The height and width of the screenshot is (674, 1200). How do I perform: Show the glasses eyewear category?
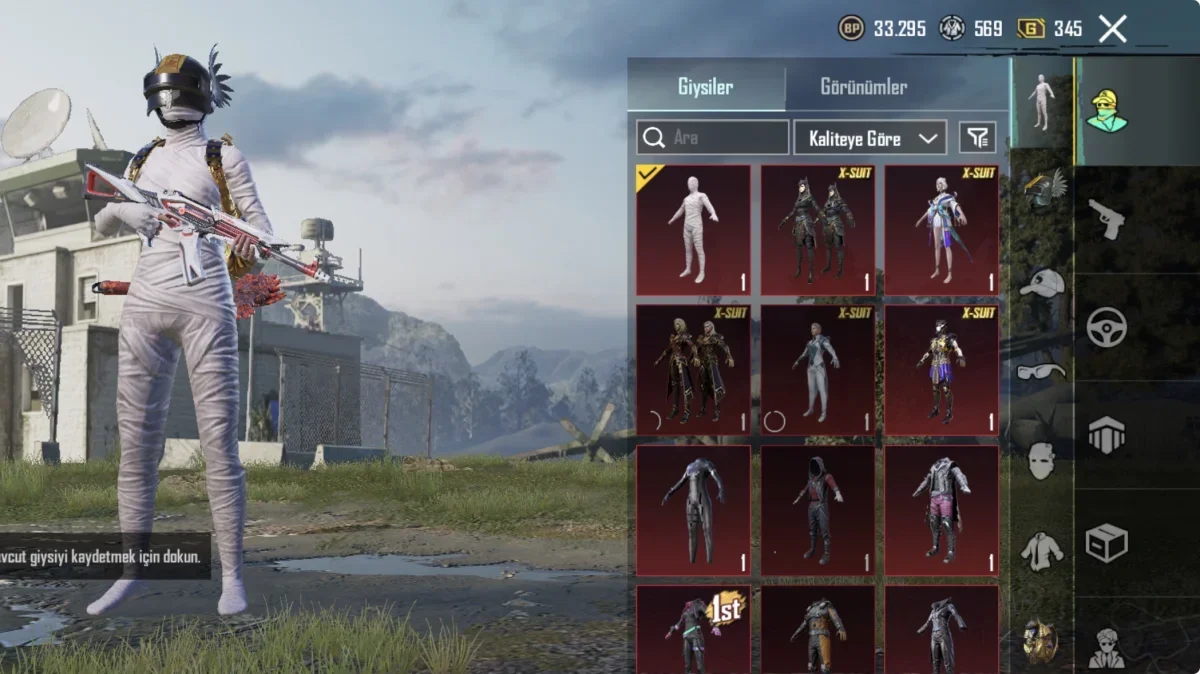(x=1041, y=372)
